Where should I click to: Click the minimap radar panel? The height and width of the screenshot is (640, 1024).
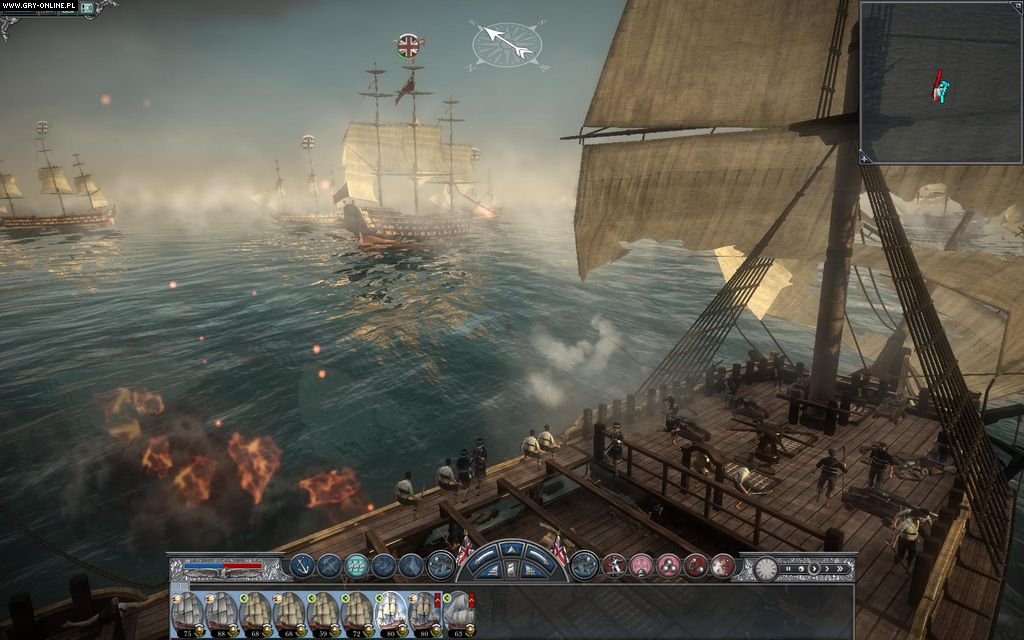tap(940, 80)
